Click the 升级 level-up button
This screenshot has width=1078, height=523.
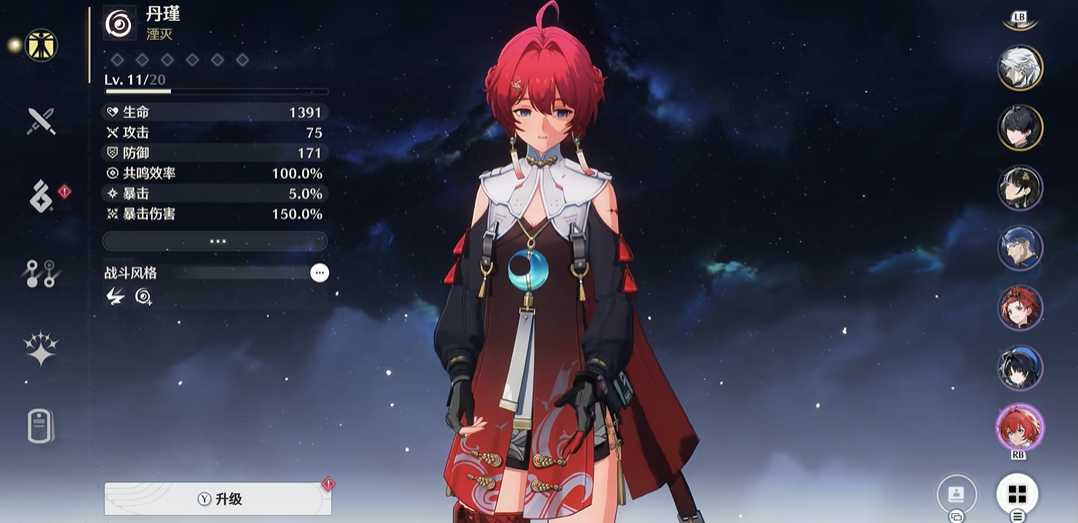218,499
